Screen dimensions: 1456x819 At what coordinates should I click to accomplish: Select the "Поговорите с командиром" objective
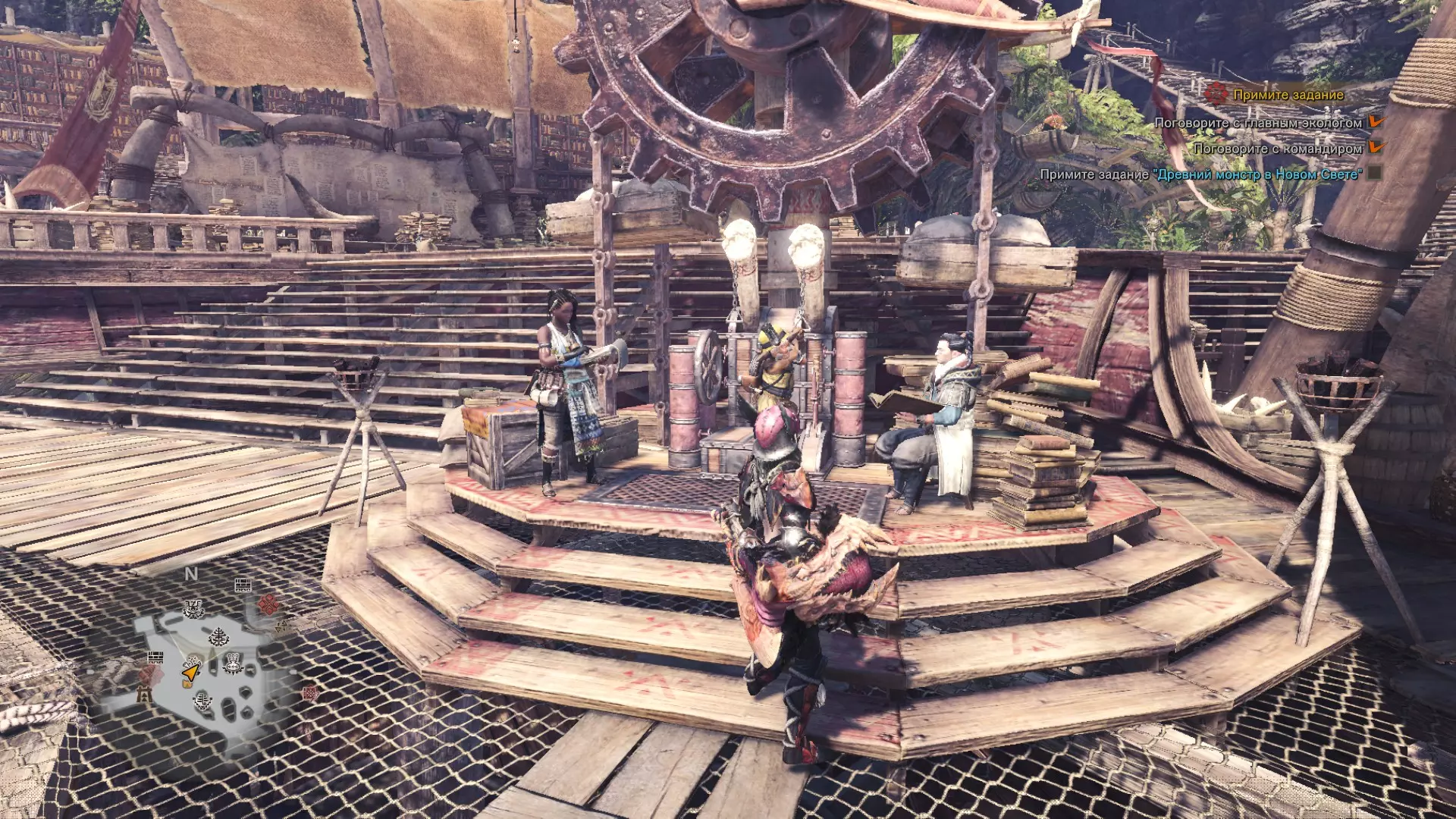(x=1278, y=149)
